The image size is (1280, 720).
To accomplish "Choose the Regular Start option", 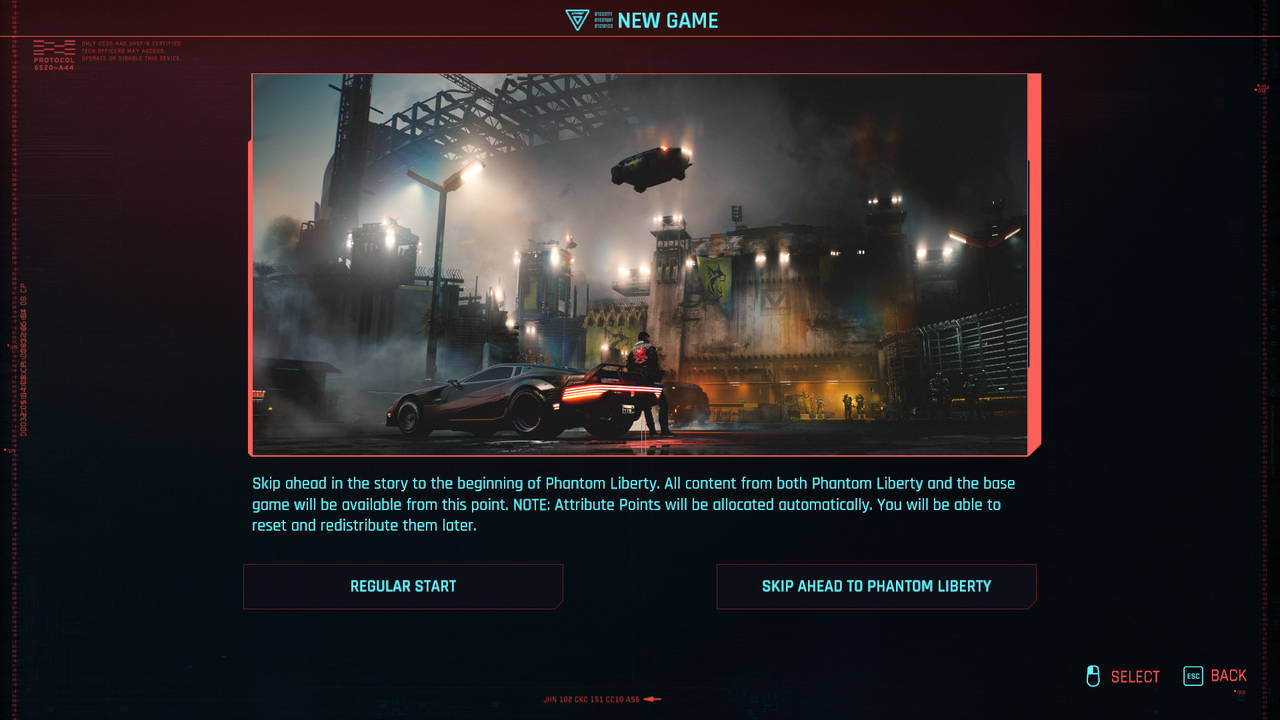I will [x=403, y=586].
